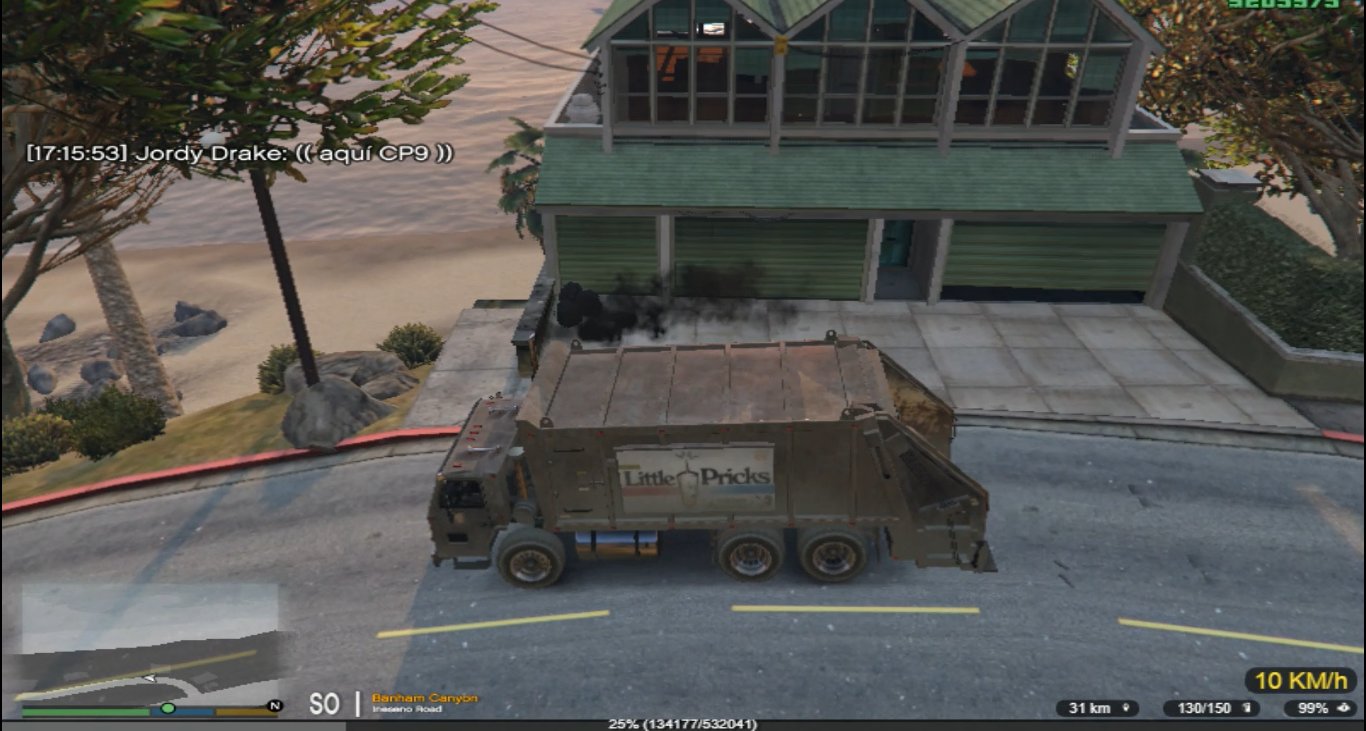
Task: Select Jordy Drake's chat message
Action: pos(240,153)
